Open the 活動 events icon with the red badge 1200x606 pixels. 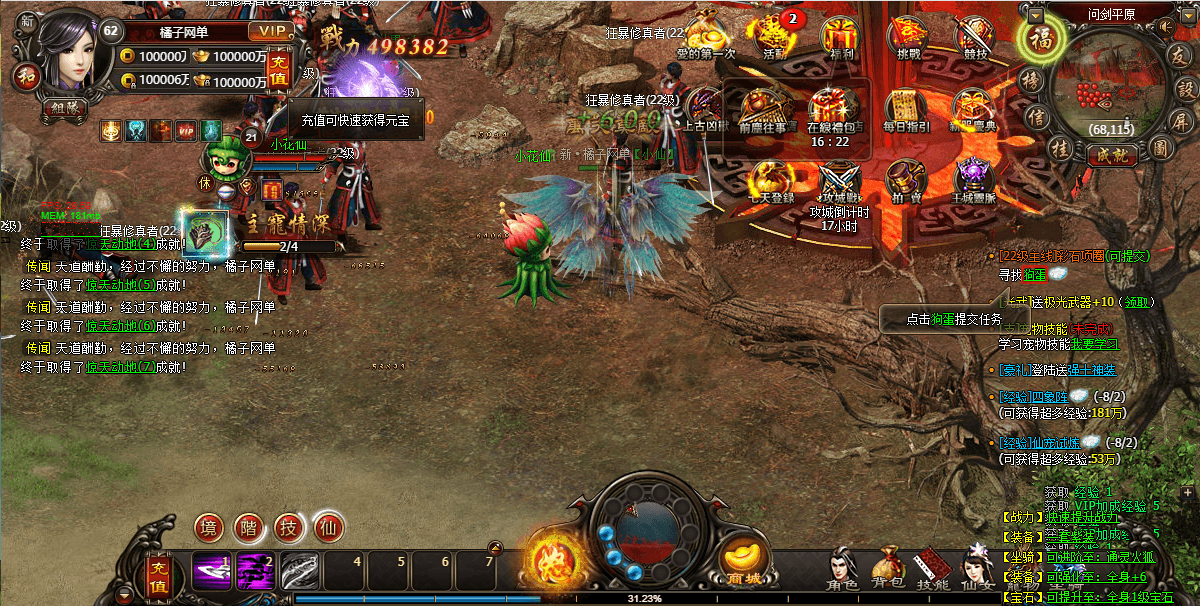click(x=774, y=36)
